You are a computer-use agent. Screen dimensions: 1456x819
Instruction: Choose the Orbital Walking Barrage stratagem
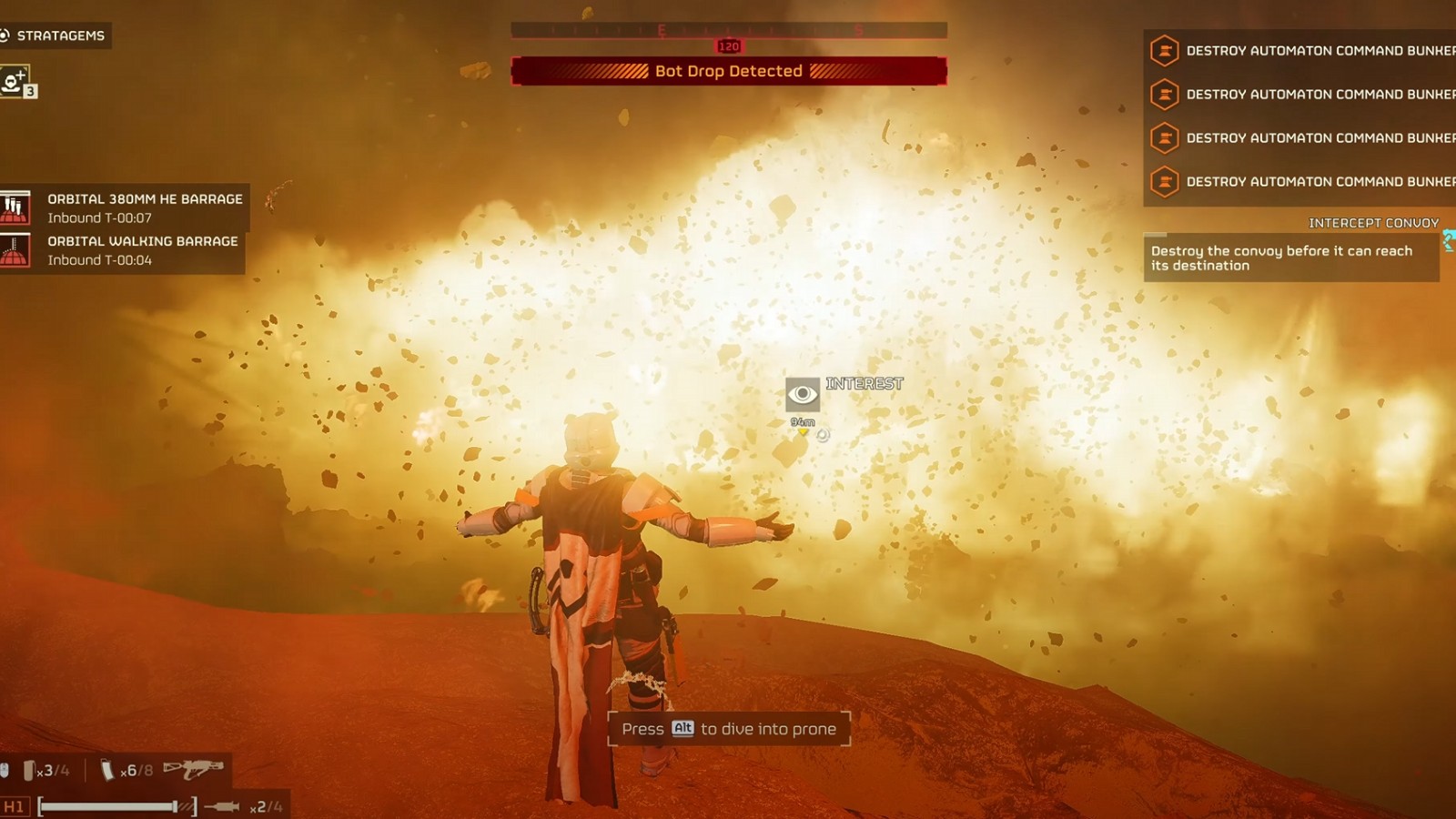pyautogui.click(x=123, y=250)
